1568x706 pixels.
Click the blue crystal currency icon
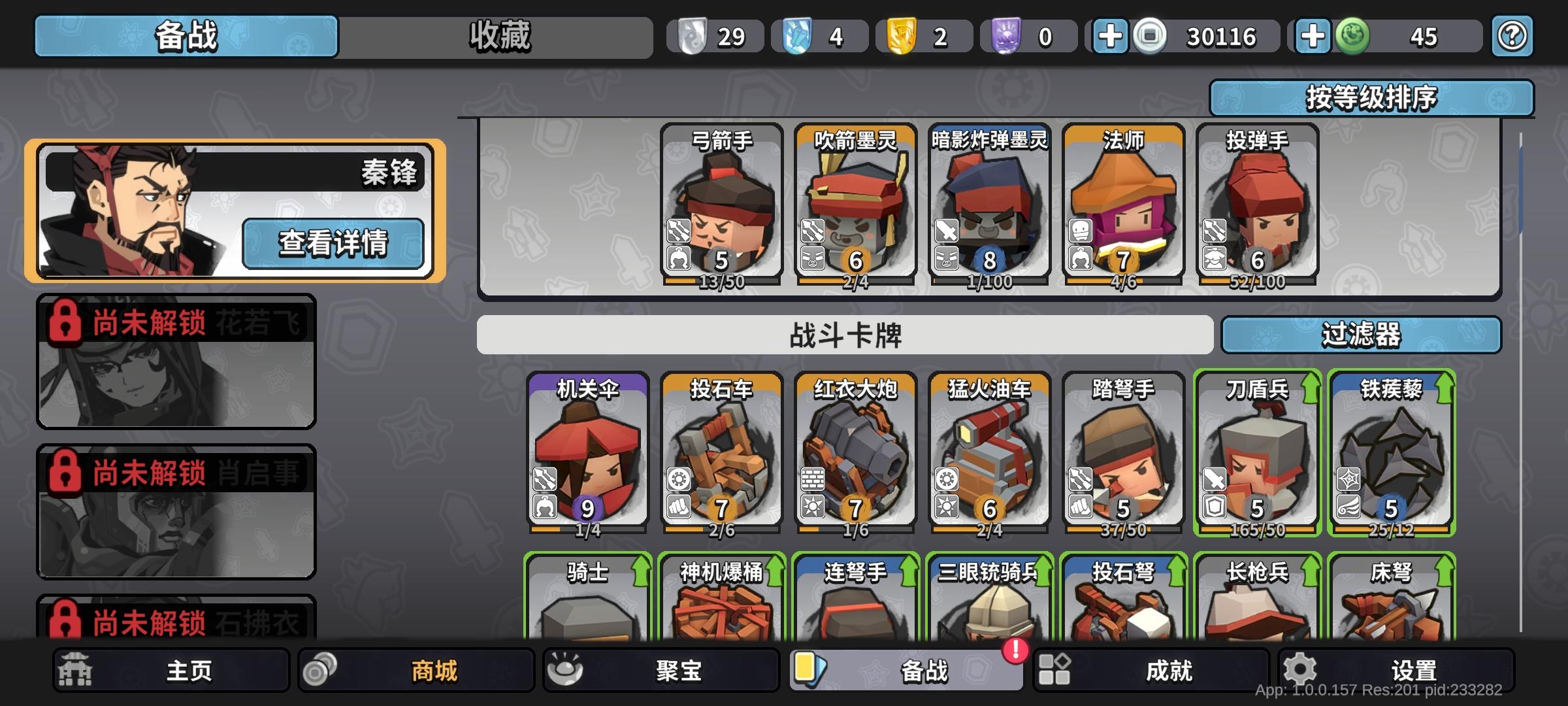click(798, 37)
